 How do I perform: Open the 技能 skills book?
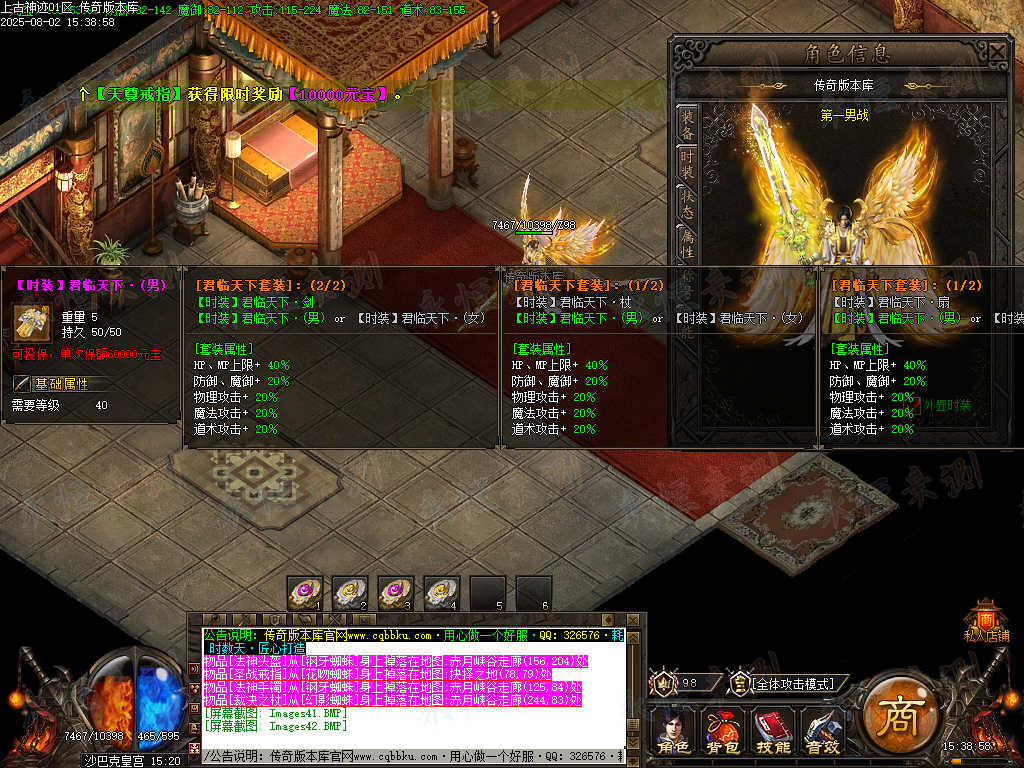tap(772, 731)
